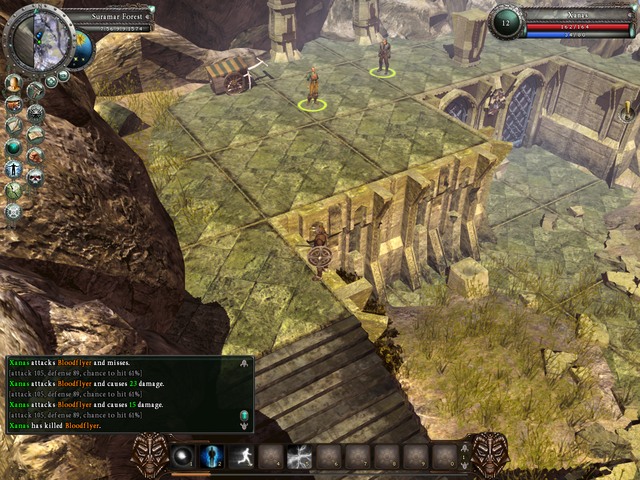The image size is (640, 480).
Task: Open the day-night sky dial beside minimap
Action: (x=82, y=46)
